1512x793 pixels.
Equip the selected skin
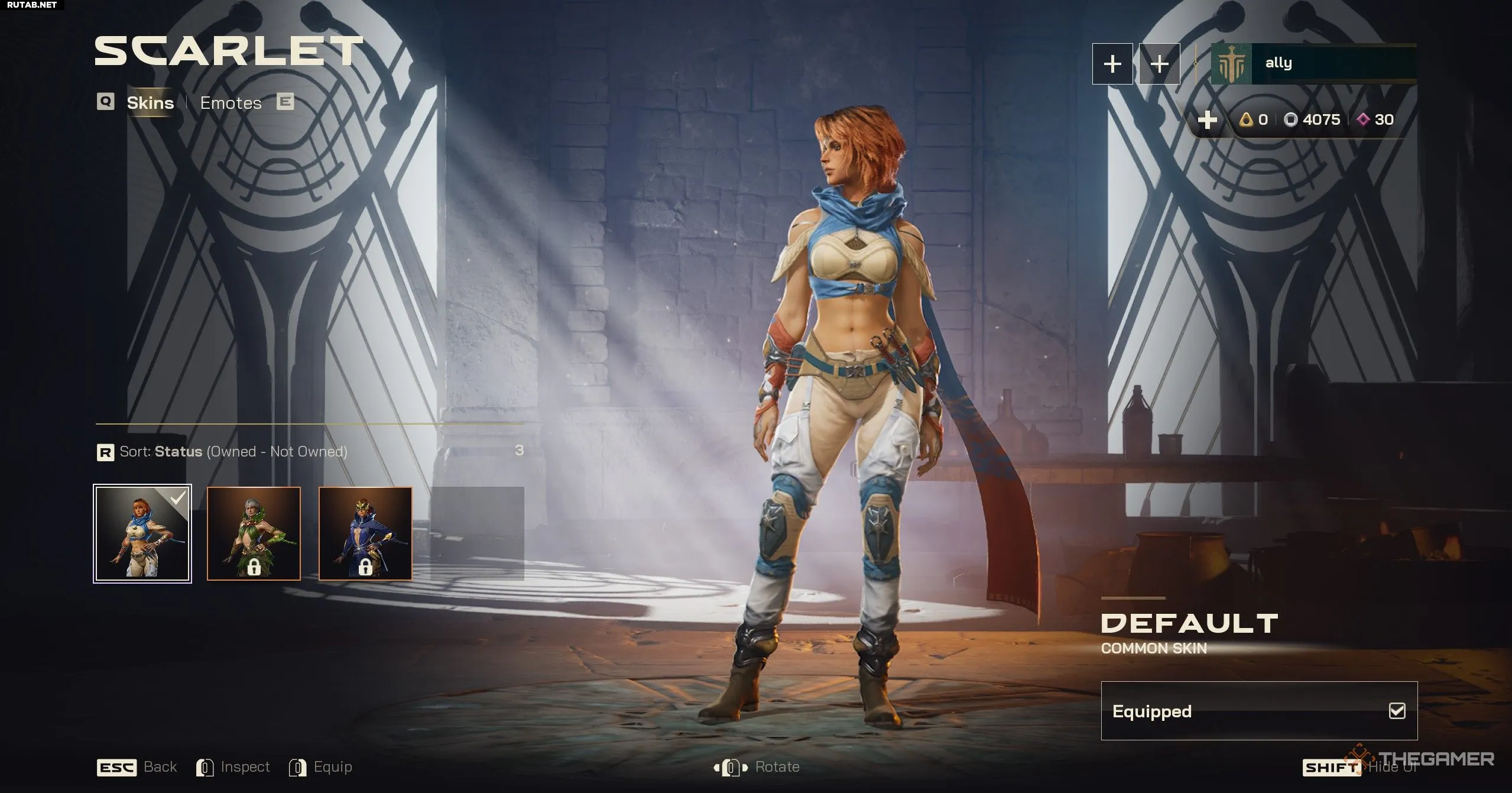point(320,767)
